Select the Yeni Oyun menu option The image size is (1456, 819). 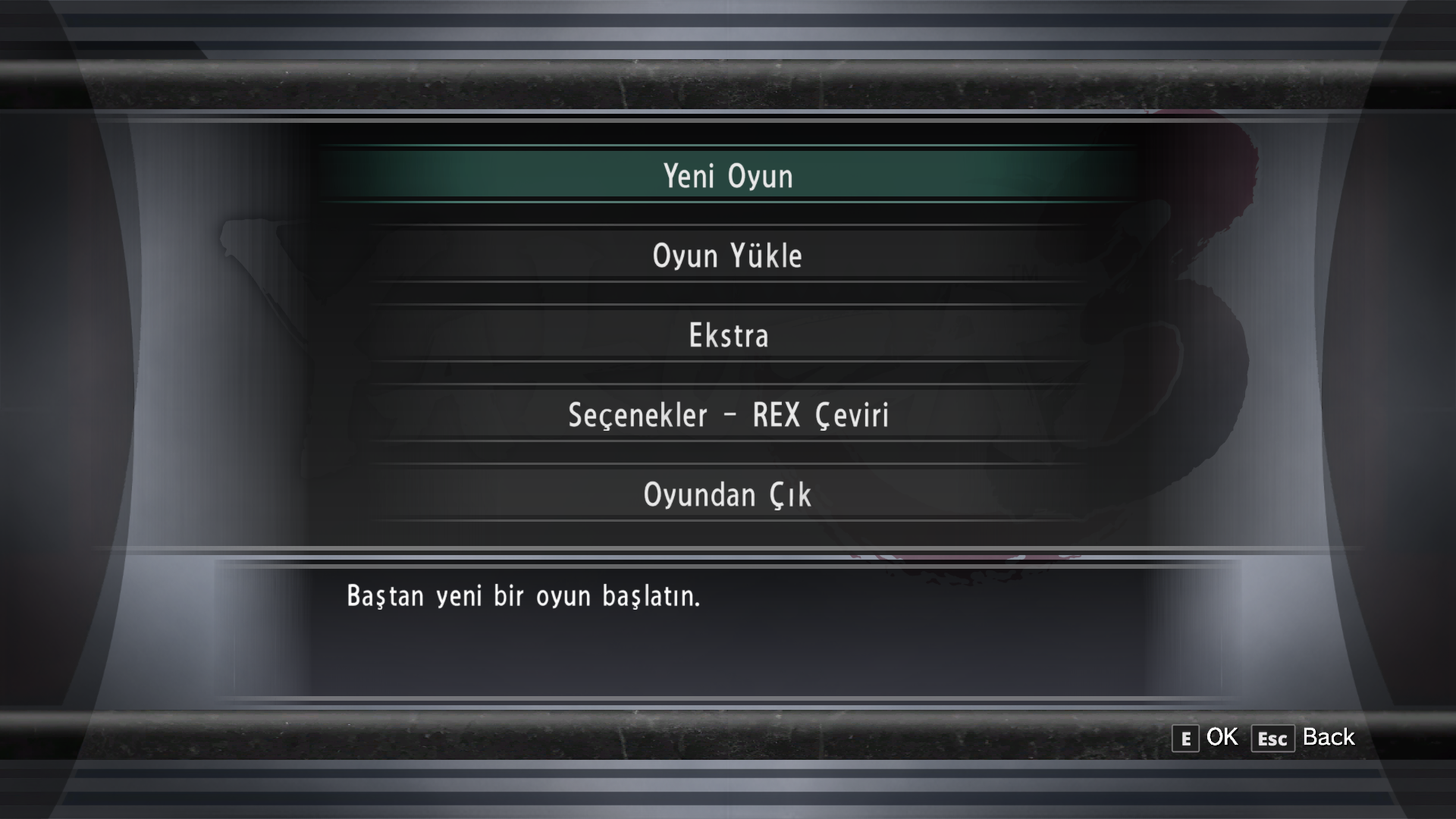pos(728,174)
